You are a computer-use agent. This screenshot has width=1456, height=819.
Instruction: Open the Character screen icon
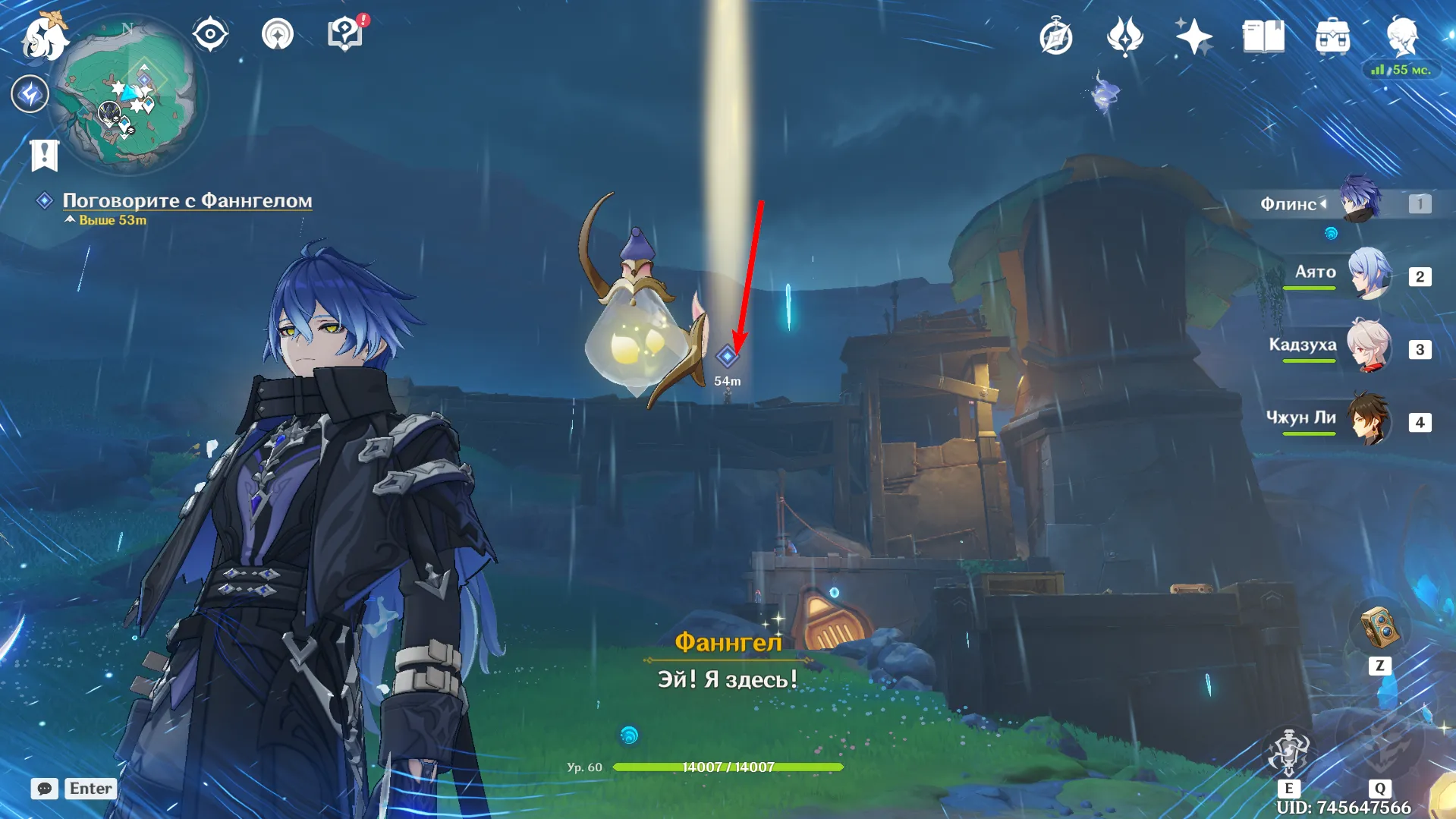(x=1401, y=33)
